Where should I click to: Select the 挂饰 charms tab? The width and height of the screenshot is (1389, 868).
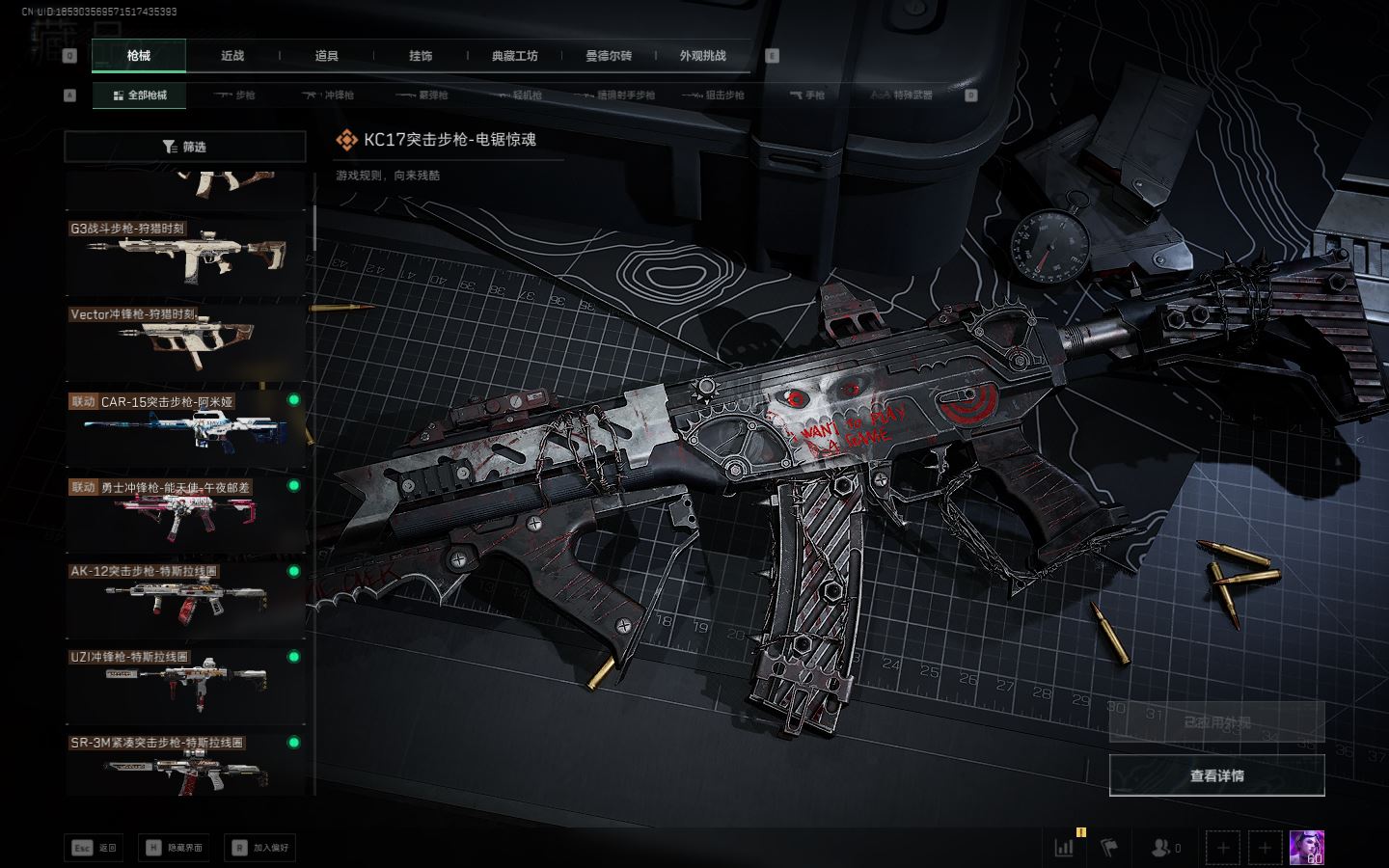click(421, 56)
